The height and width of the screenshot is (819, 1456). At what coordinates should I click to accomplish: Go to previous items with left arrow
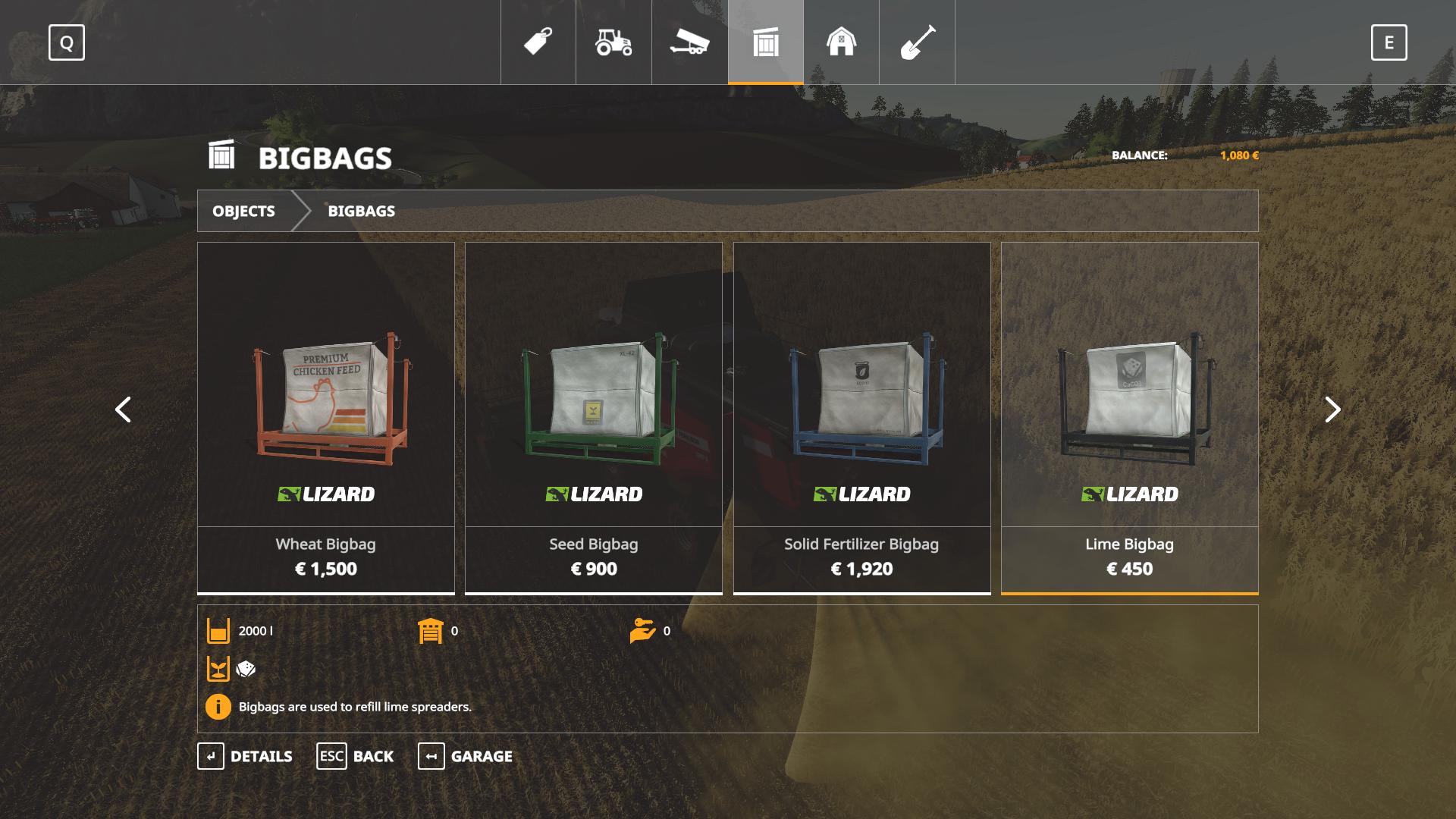coord(123,409)
